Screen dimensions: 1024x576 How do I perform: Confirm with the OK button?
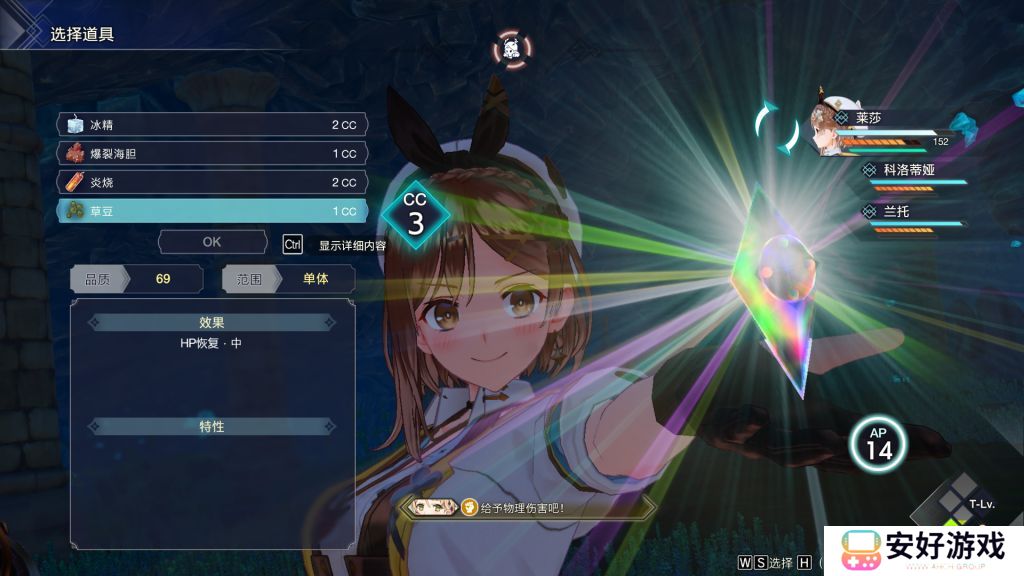pos(212,242)
